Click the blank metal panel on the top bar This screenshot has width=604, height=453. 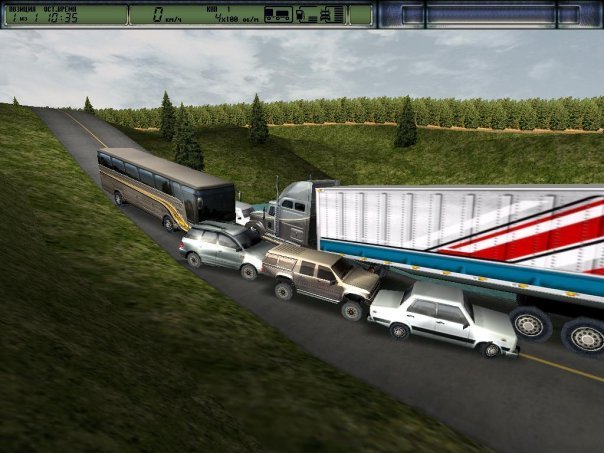click(488, 14)
